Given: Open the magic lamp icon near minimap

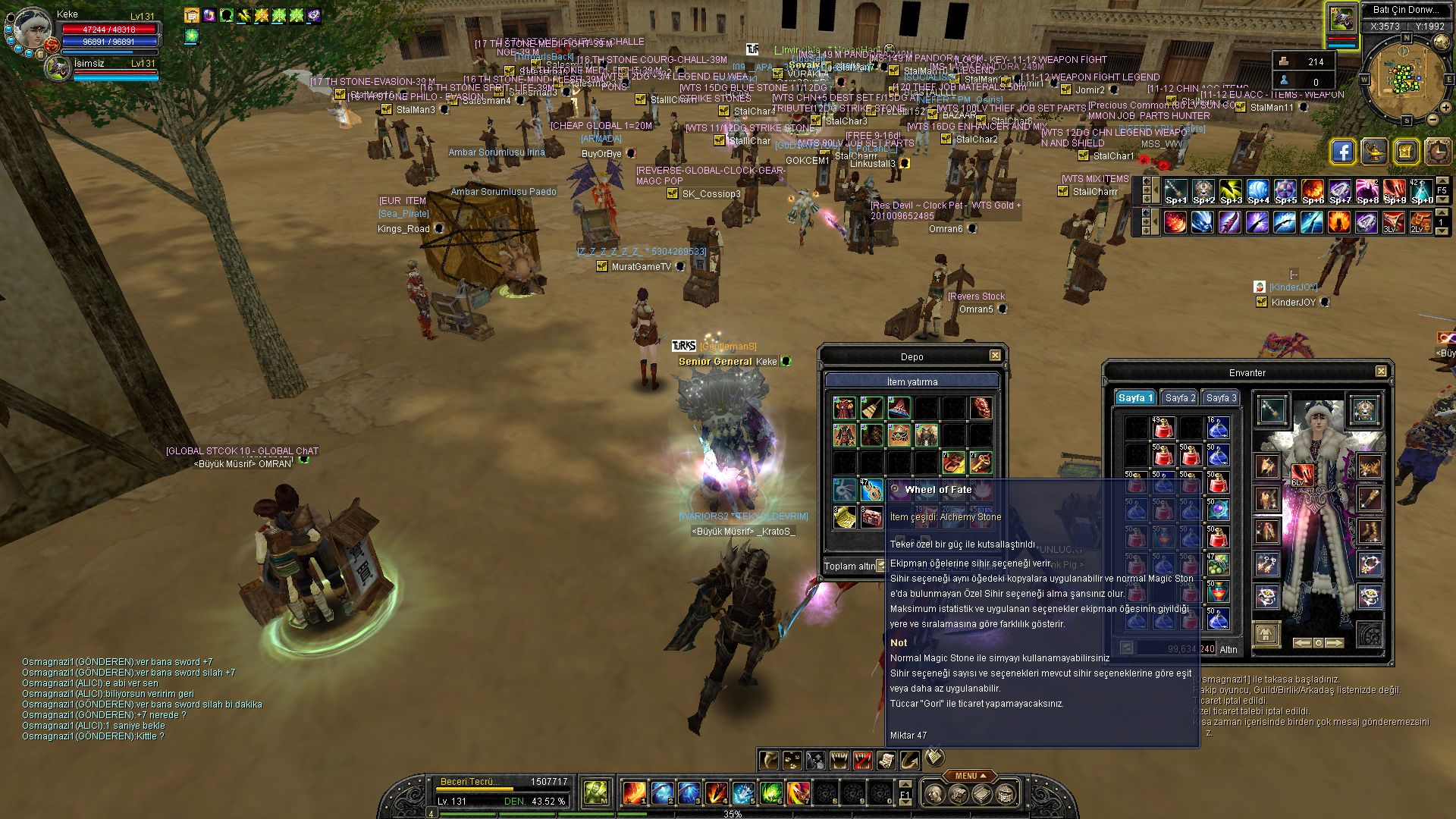Looking at the screenshot, I should [x=1374, y=152].
